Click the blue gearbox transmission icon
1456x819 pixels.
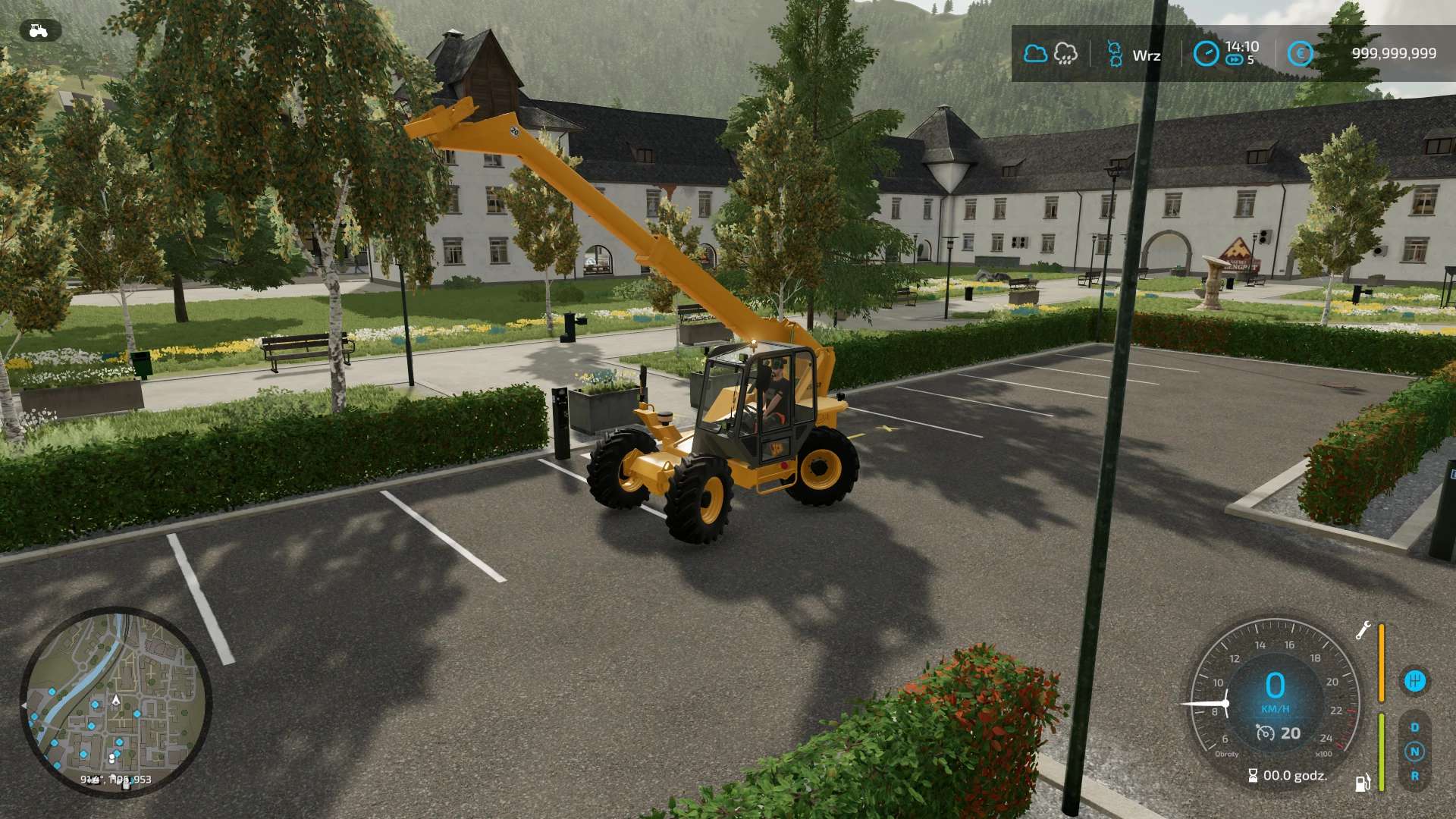click(x=1417, y=680)
